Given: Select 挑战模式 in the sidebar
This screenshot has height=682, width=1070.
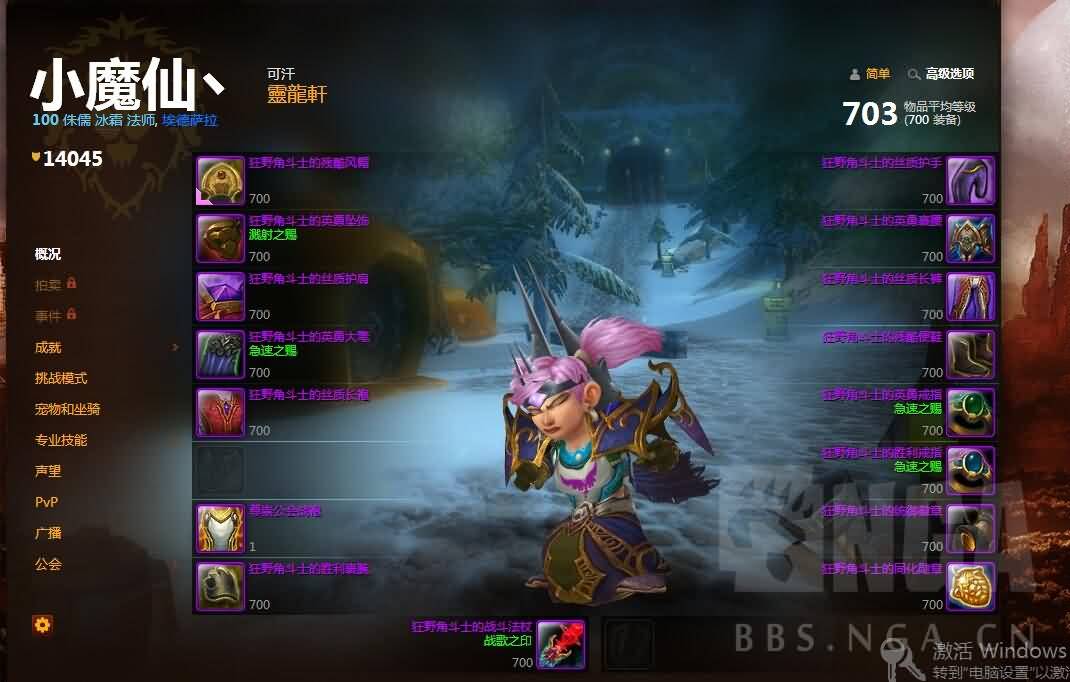Looking at the screenshot, I should click(x=61, y=378).
